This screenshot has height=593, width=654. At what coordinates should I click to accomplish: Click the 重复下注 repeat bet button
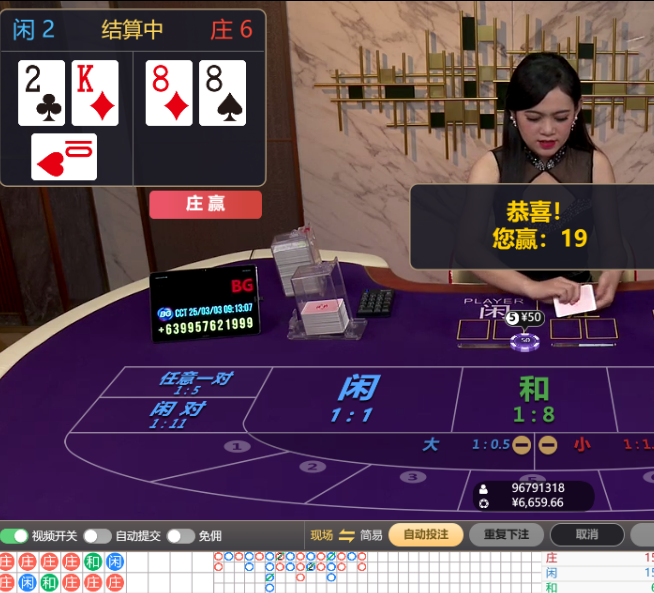click(506, 535)
